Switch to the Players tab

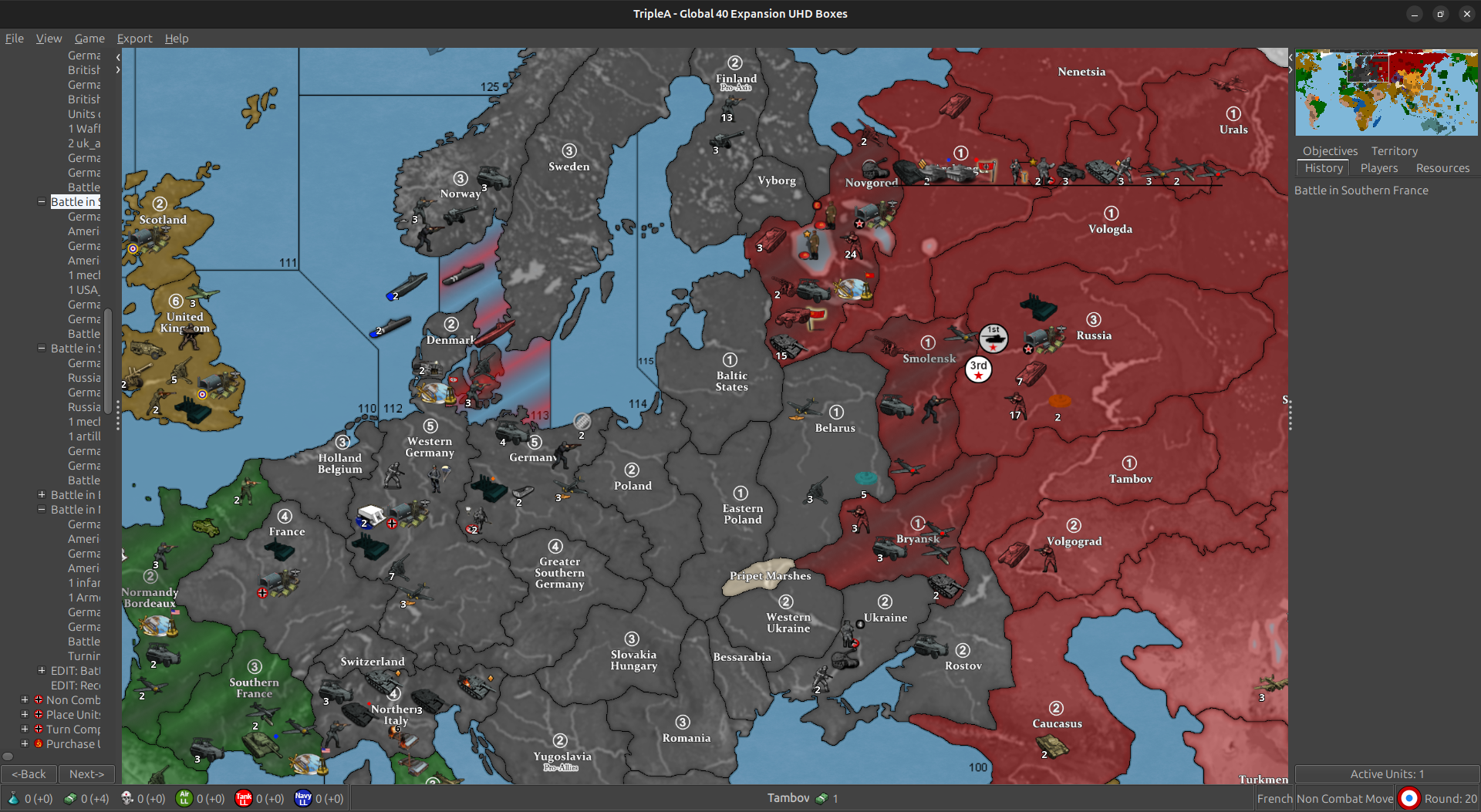click(x=1379, y=168)
